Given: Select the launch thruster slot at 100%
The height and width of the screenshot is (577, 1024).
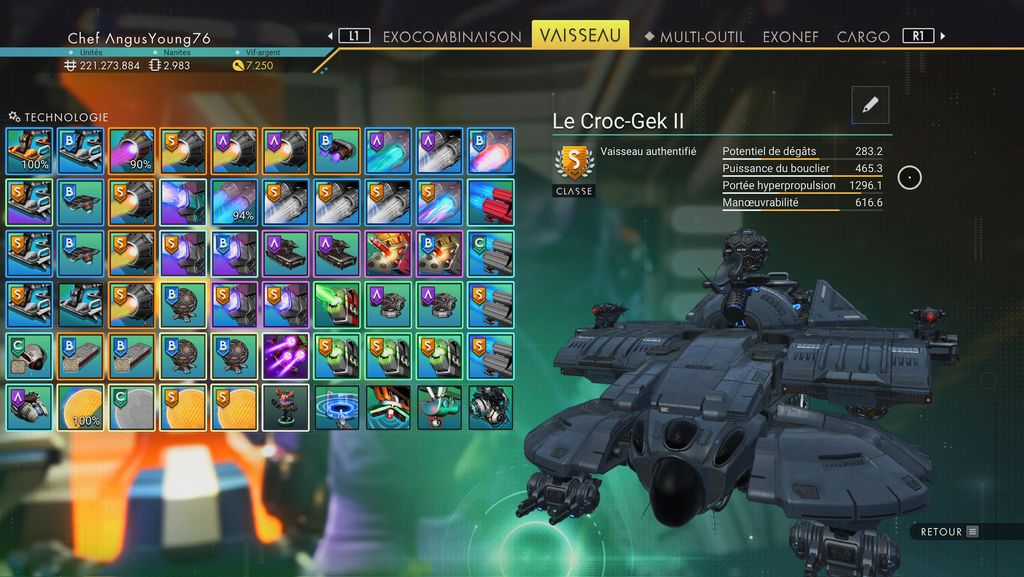Looking at the screenshot, I should click(29, 150).
